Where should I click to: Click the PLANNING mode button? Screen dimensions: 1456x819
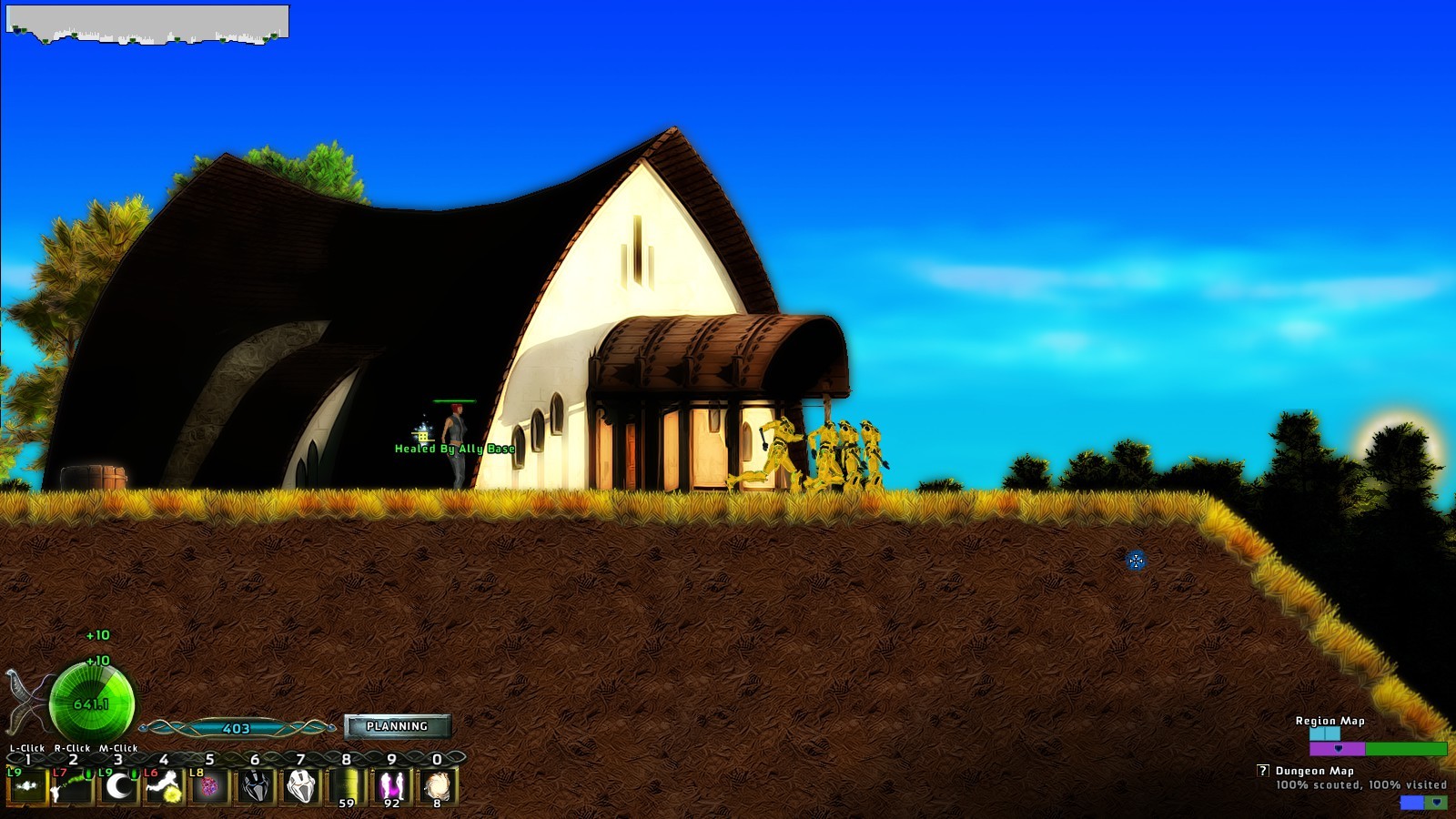[x=399, y=726]
